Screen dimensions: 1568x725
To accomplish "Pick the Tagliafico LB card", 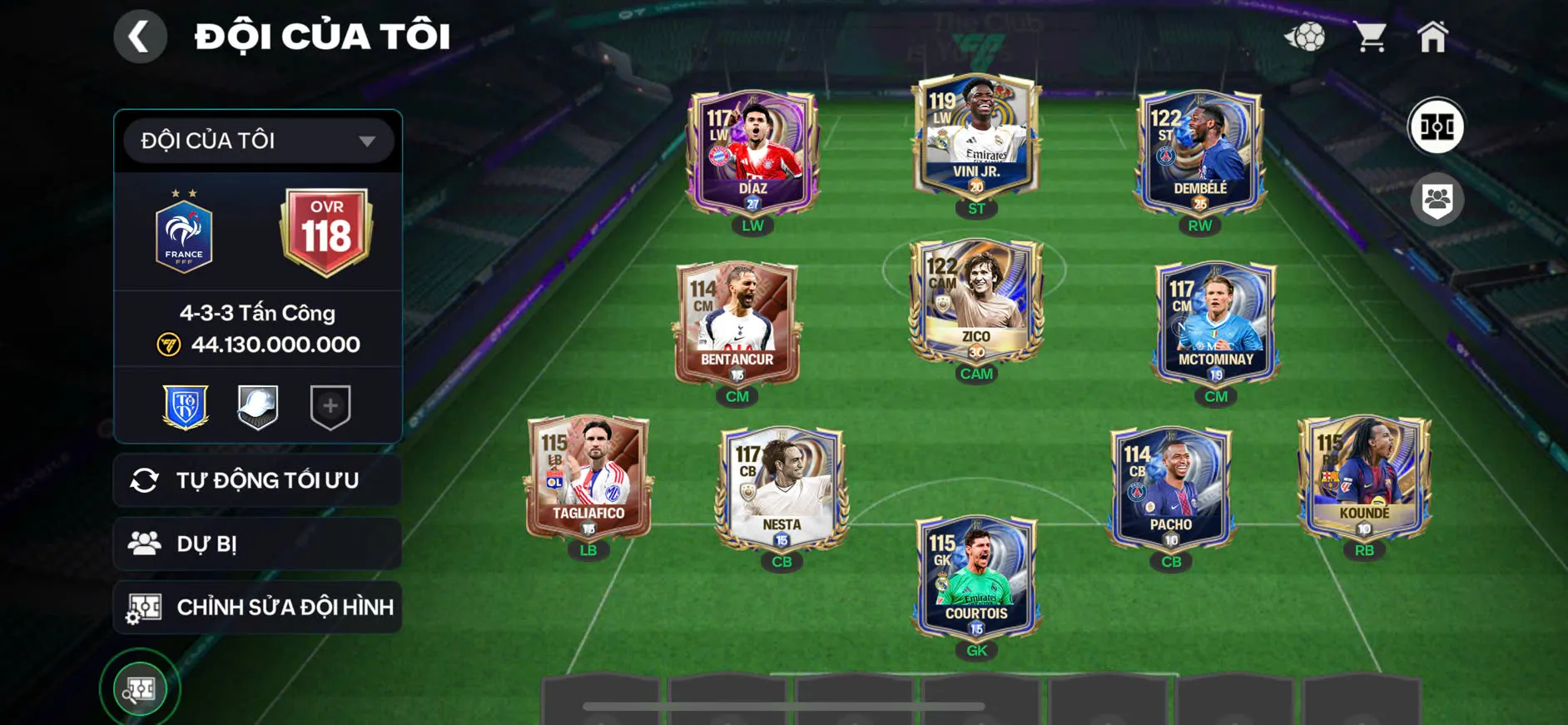I will click(588, 479).
